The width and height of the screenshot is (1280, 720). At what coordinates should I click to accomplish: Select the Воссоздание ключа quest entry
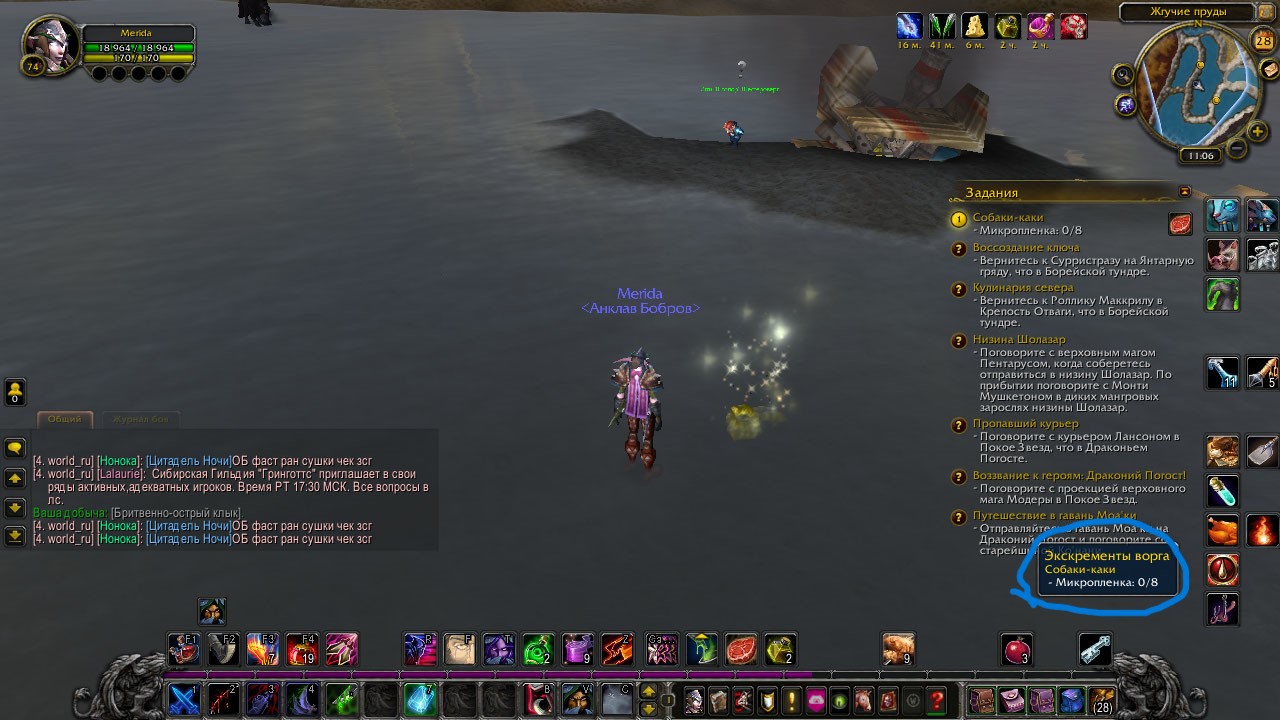1025,248
